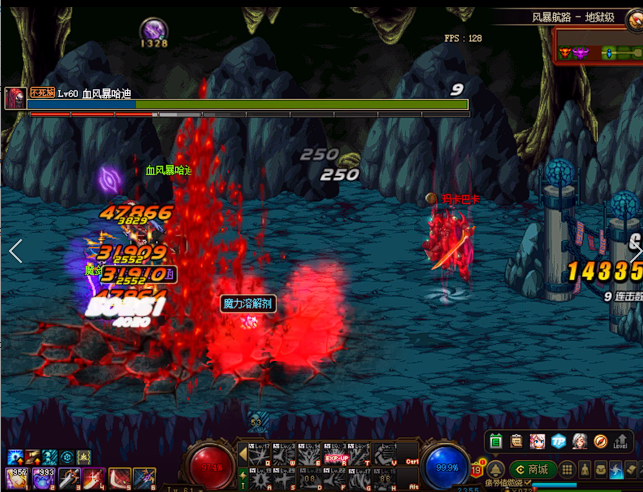Use the blue potion in quick slot 2
This screenshot has height=492, width=643.
click(43, 479)
